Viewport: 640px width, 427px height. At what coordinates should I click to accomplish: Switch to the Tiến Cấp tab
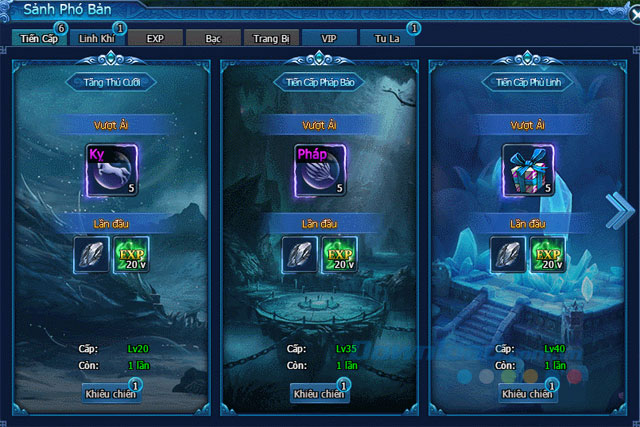click(38, 38)
